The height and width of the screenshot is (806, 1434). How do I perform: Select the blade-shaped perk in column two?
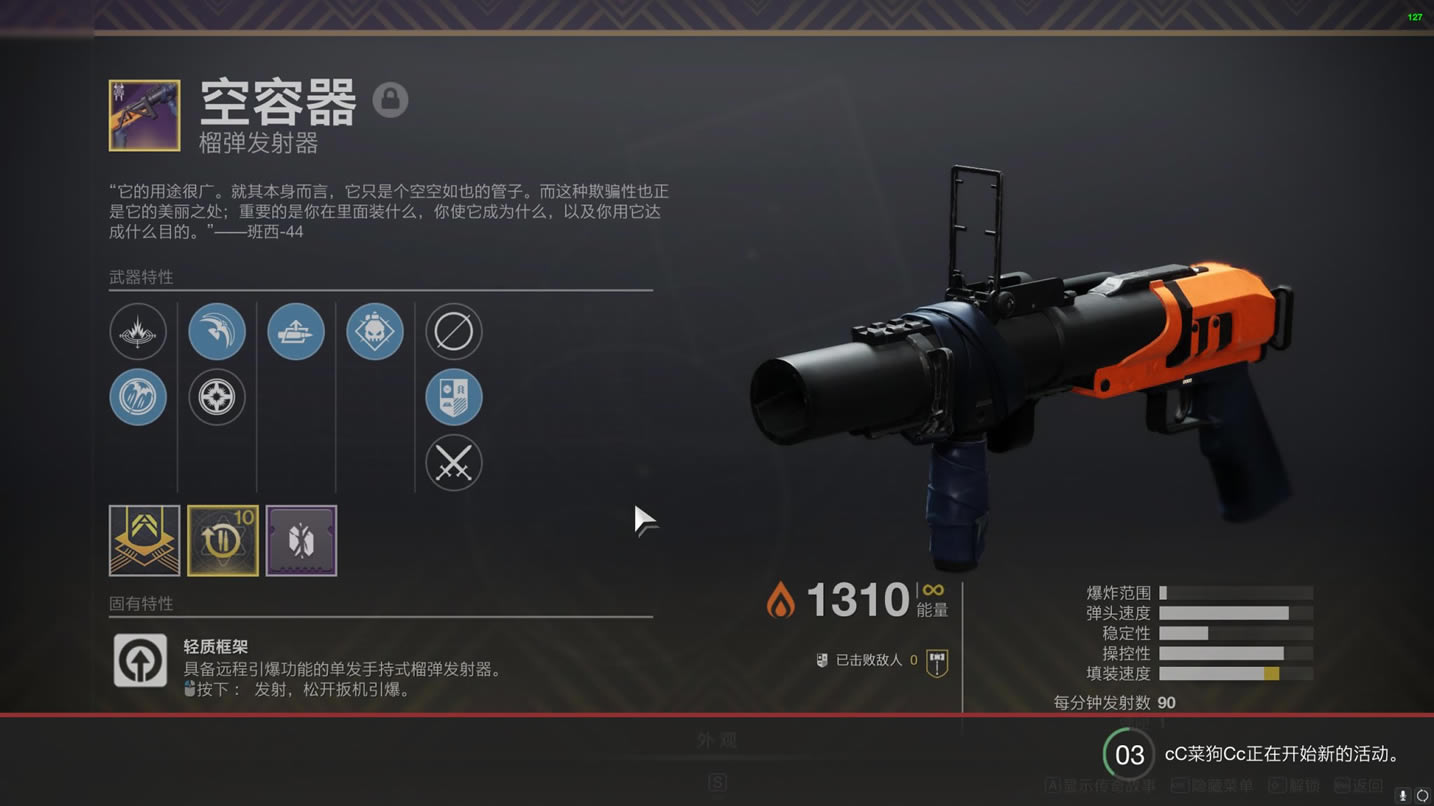pyautogui.click(x=217, y=331)
